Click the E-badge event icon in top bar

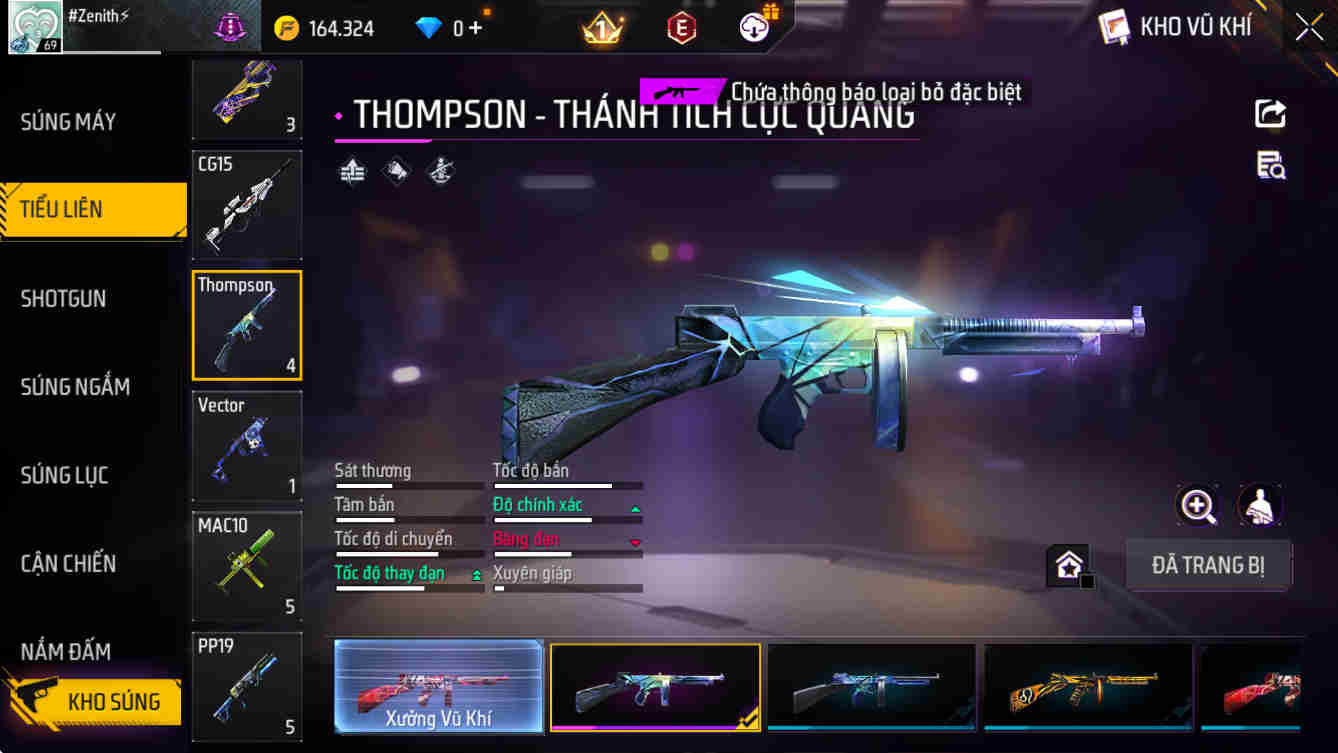[681, 27]
